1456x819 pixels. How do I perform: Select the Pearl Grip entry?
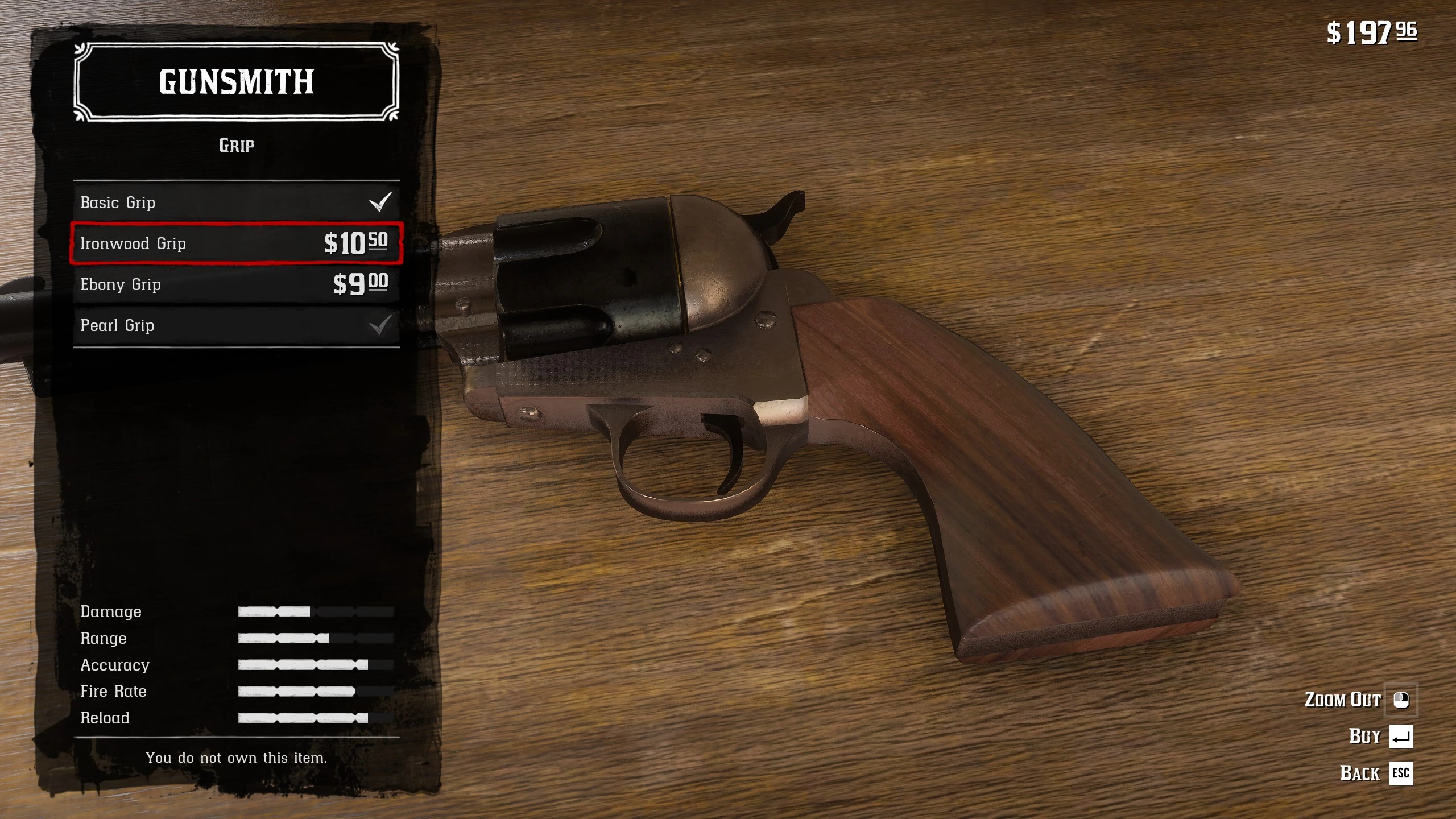[x=236, y=325]
